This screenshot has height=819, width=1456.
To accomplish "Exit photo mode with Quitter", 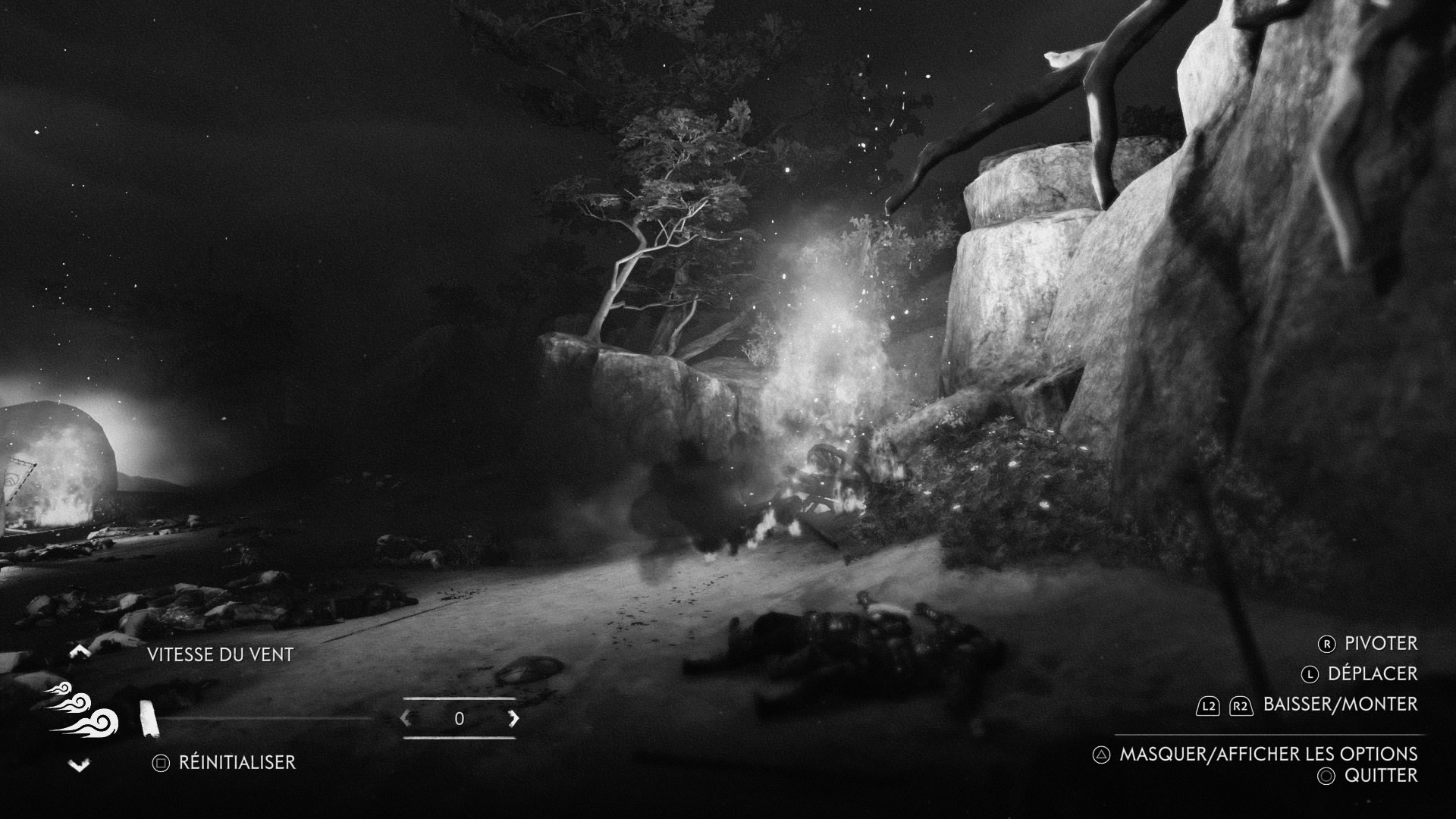I will [1369, 775].
